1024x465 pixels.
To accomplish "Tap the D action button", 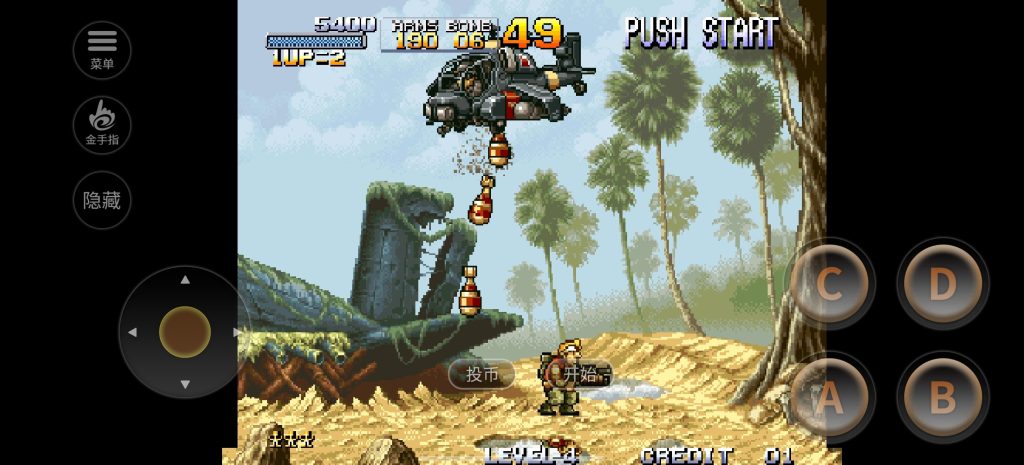I will 942,285.
